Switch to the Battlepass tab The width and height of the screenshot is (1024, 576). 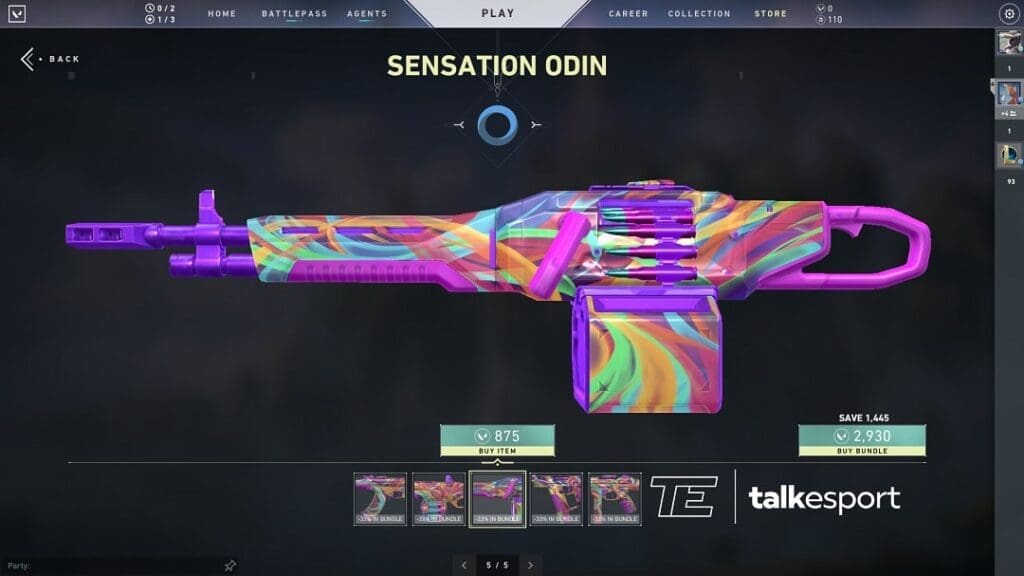(294, 14)
